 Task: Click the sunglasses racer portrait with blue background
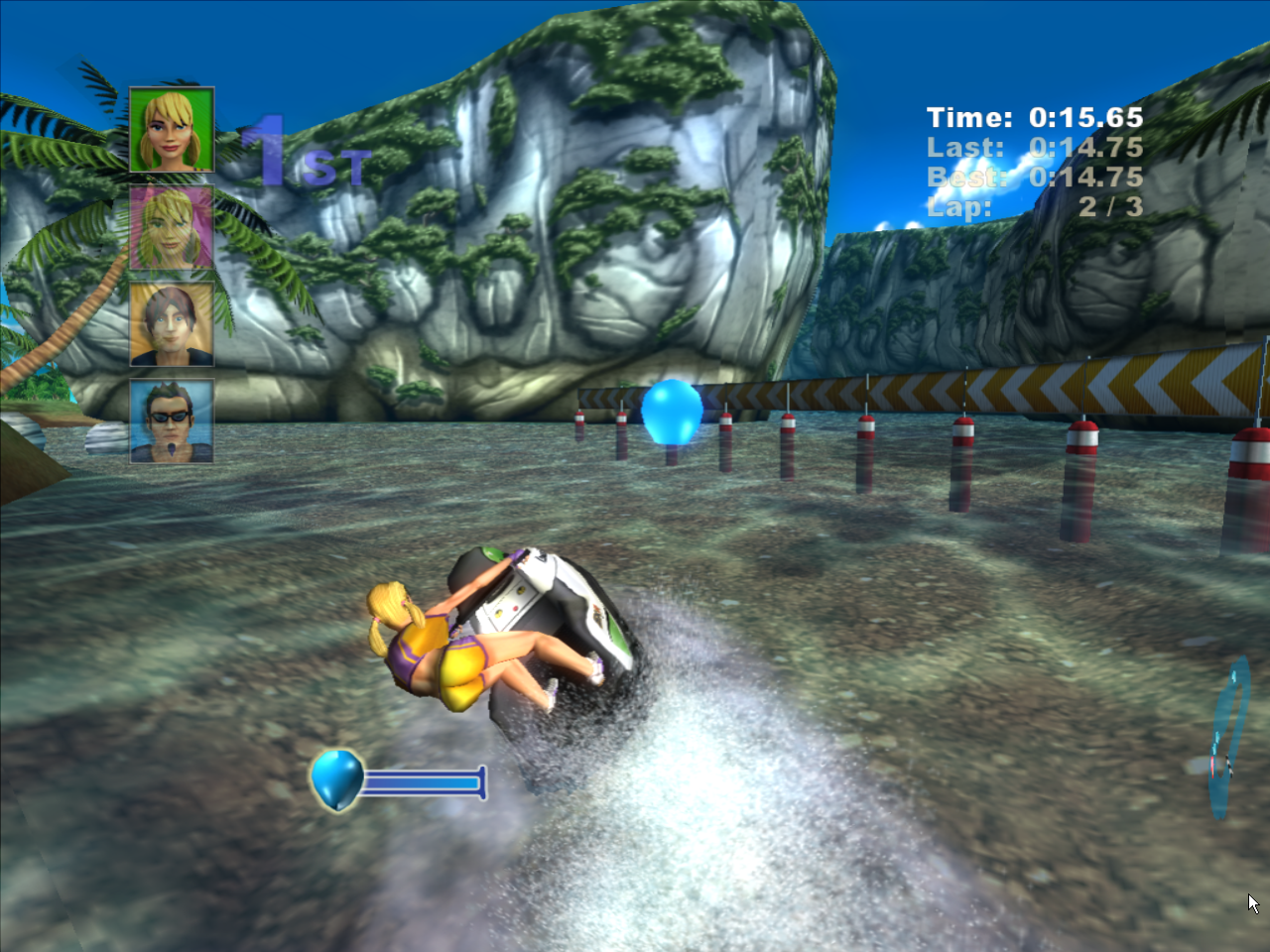click(172, 421)
